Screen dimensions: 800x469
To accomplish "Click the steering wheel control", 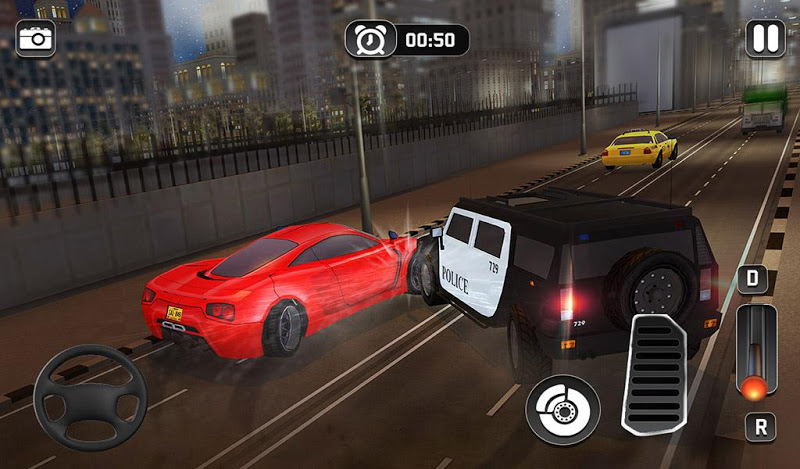I will tap(90, 398).
